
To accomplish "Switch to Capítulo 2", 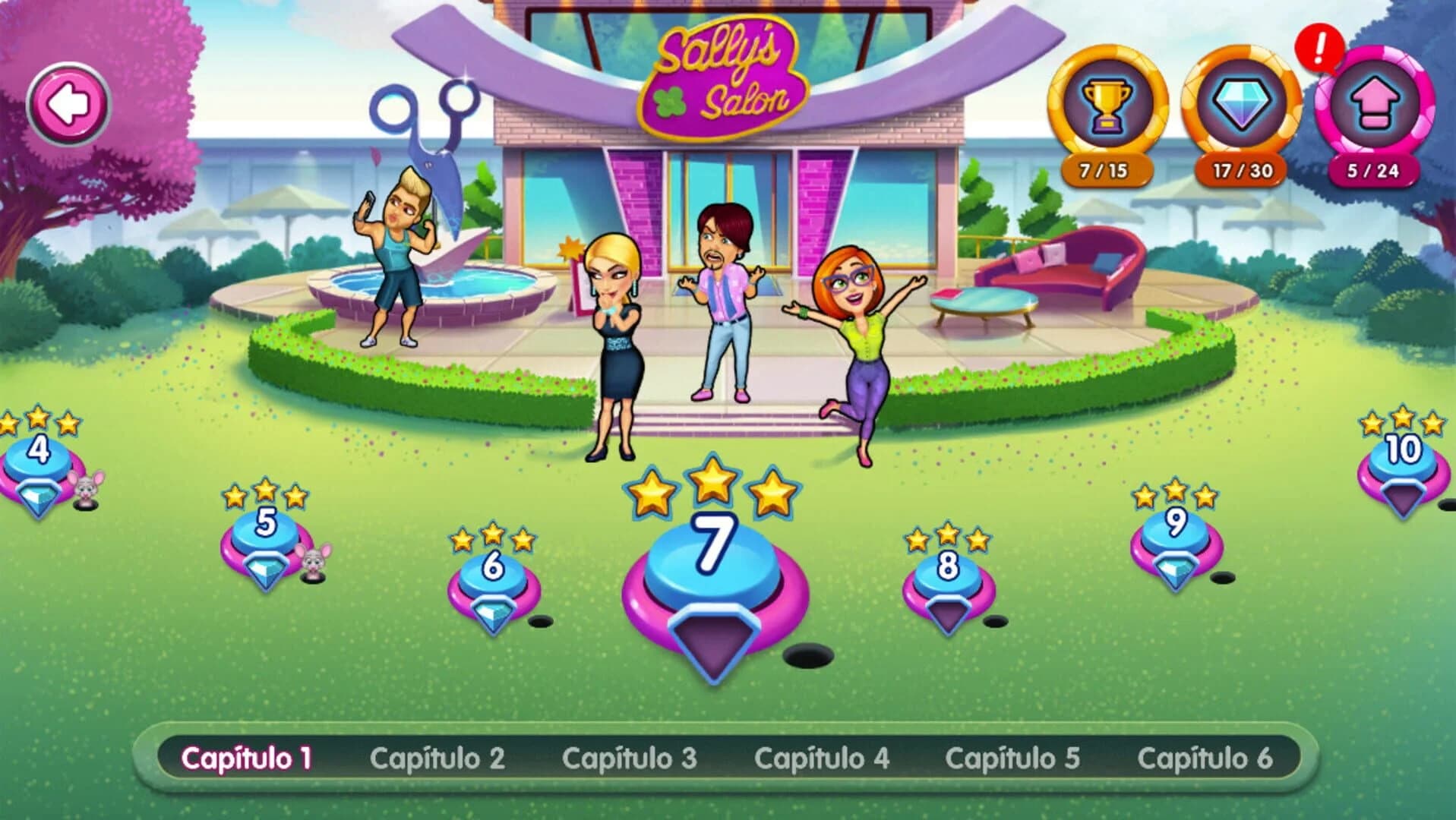I will click(x=438, y=756).
